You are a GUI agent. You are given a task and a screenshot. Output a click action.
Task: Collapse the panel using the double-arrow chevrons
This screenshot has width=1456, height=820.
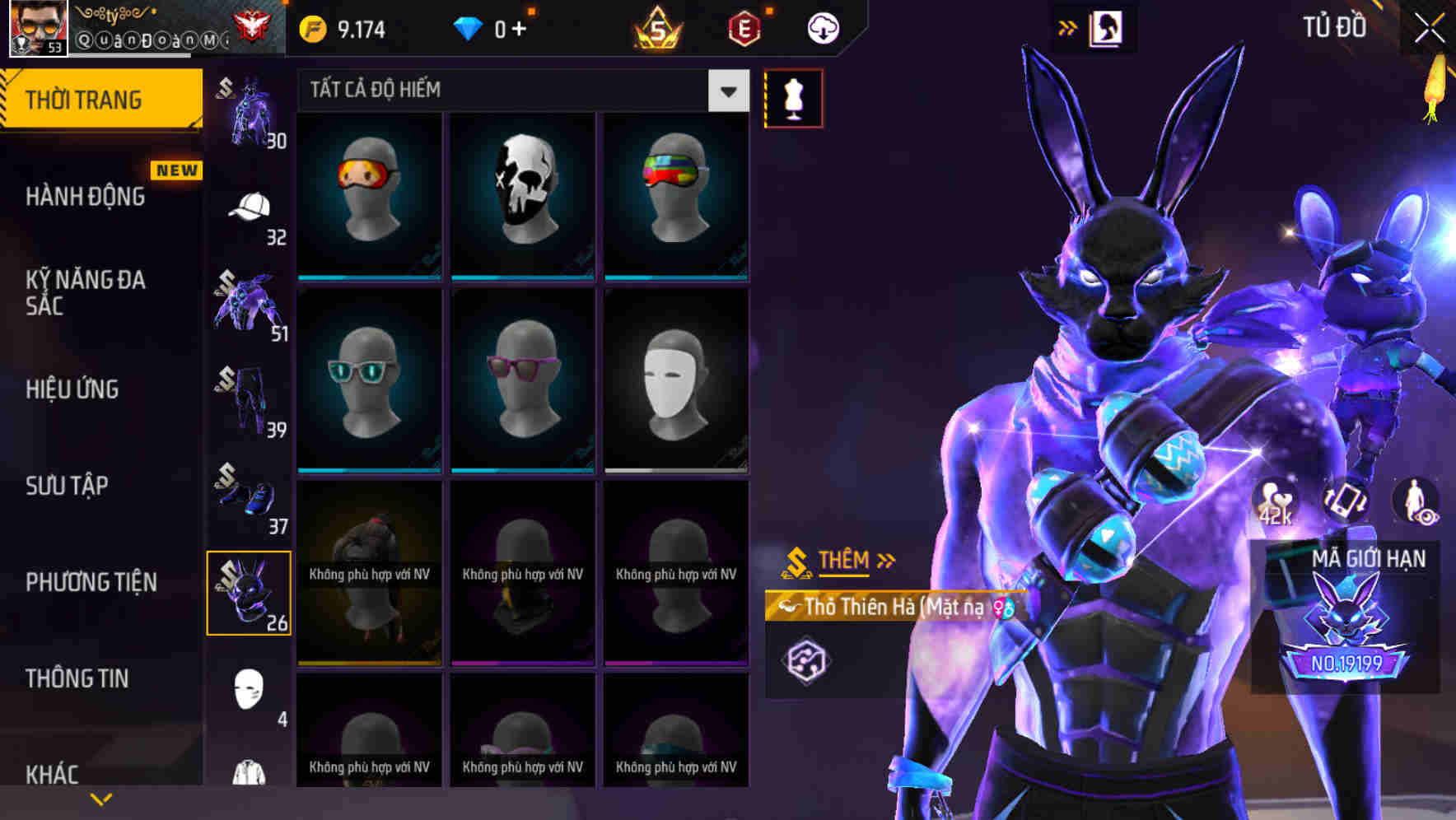pyautogui.click(x=1066, y=26)
